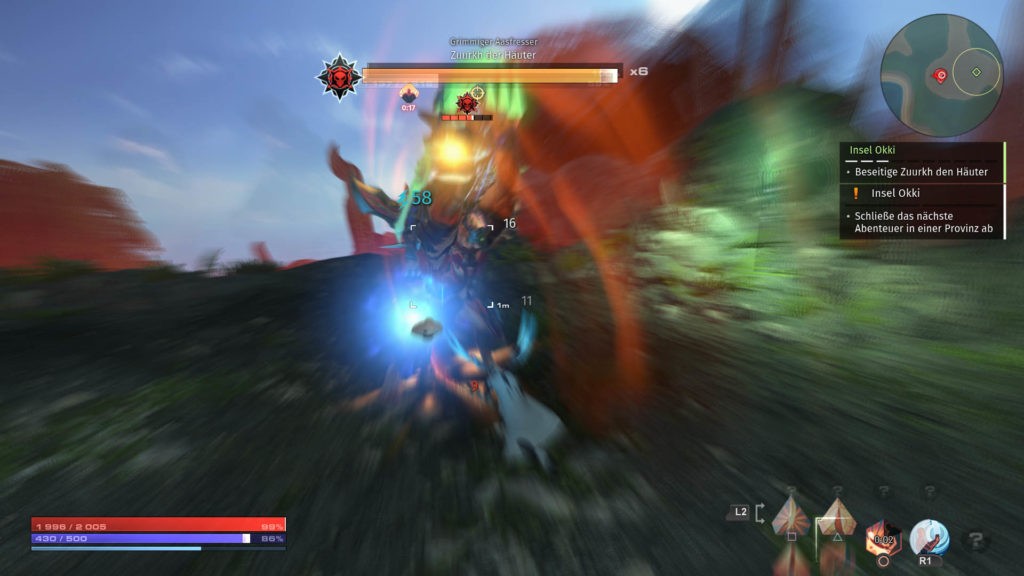1024x576 pixels.
Task: Activate the triangle-button orange diamond ability
Action: tap(837, 516)
